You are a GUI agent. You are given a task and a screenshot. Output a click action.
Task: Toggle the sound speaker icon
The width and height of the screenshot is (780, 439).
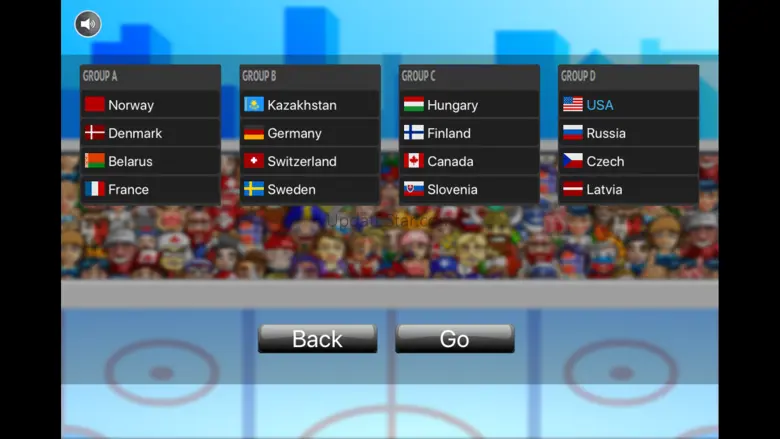[x=88, y=23]
